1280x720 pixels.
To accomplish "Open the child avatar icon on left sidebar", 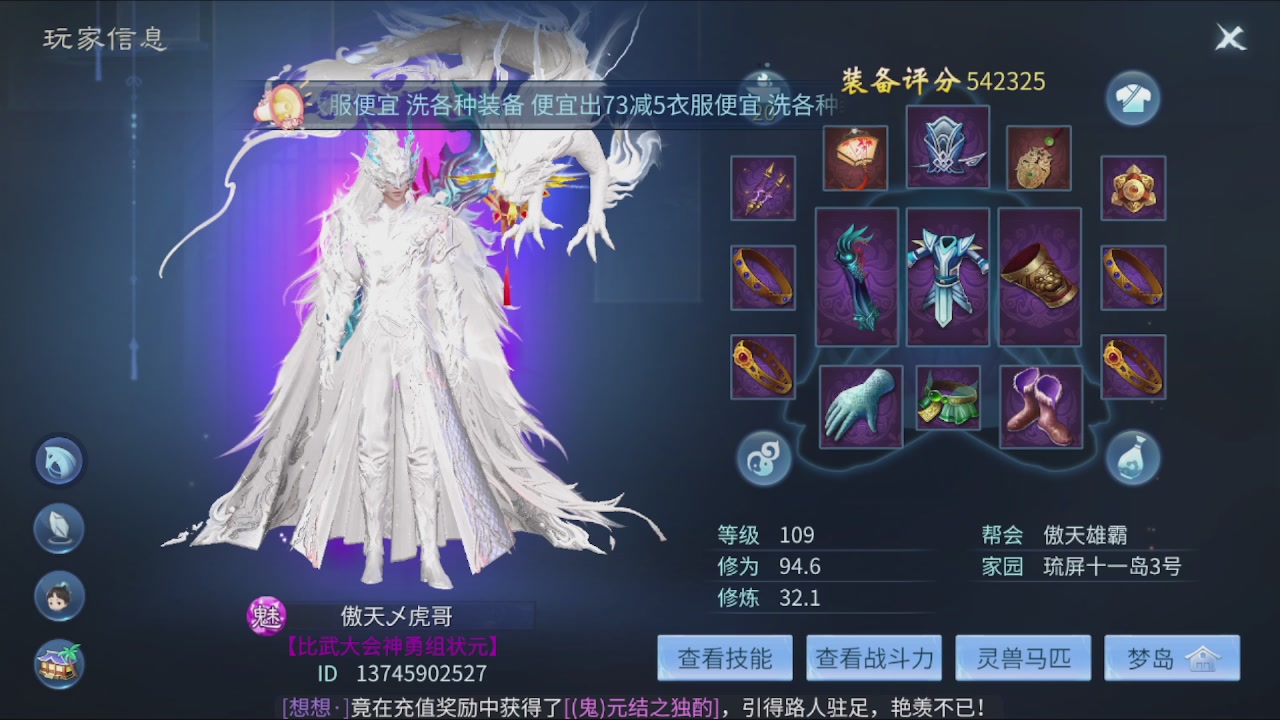I will 59,594.
